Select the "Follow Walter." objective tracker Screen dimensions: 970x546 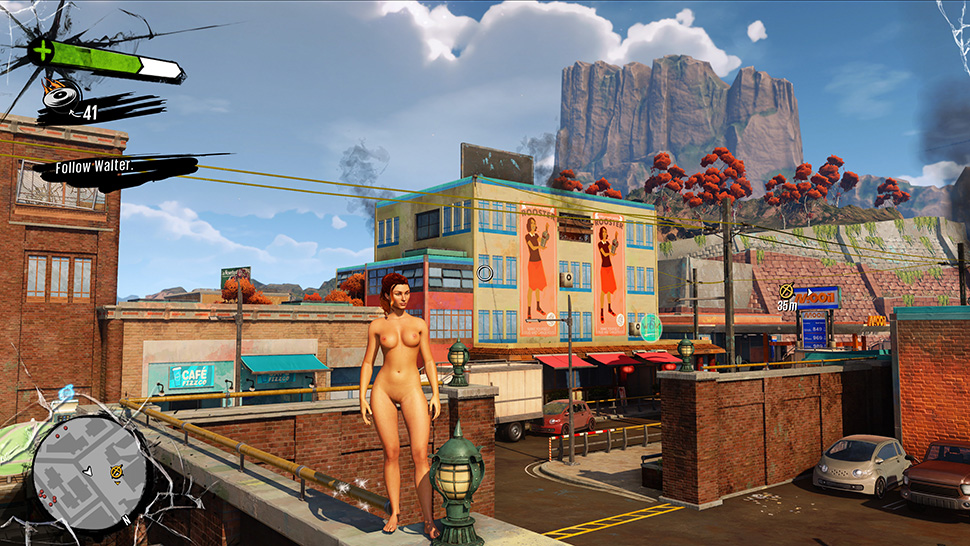point(95,166)
